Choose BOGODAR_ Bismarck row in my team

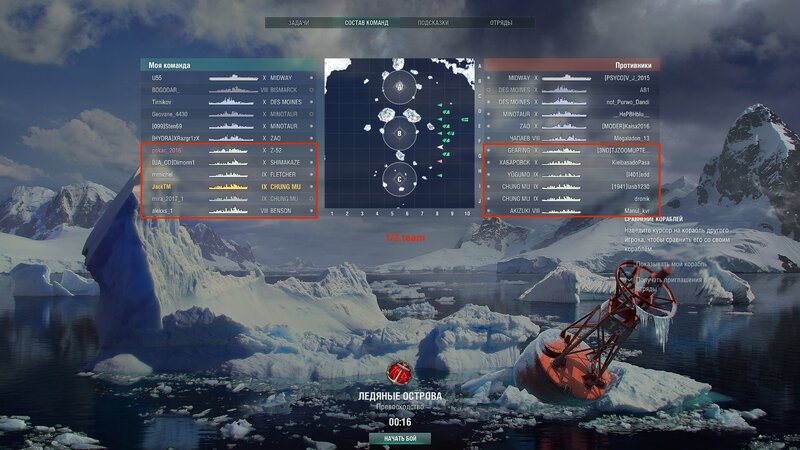point(228,89)
